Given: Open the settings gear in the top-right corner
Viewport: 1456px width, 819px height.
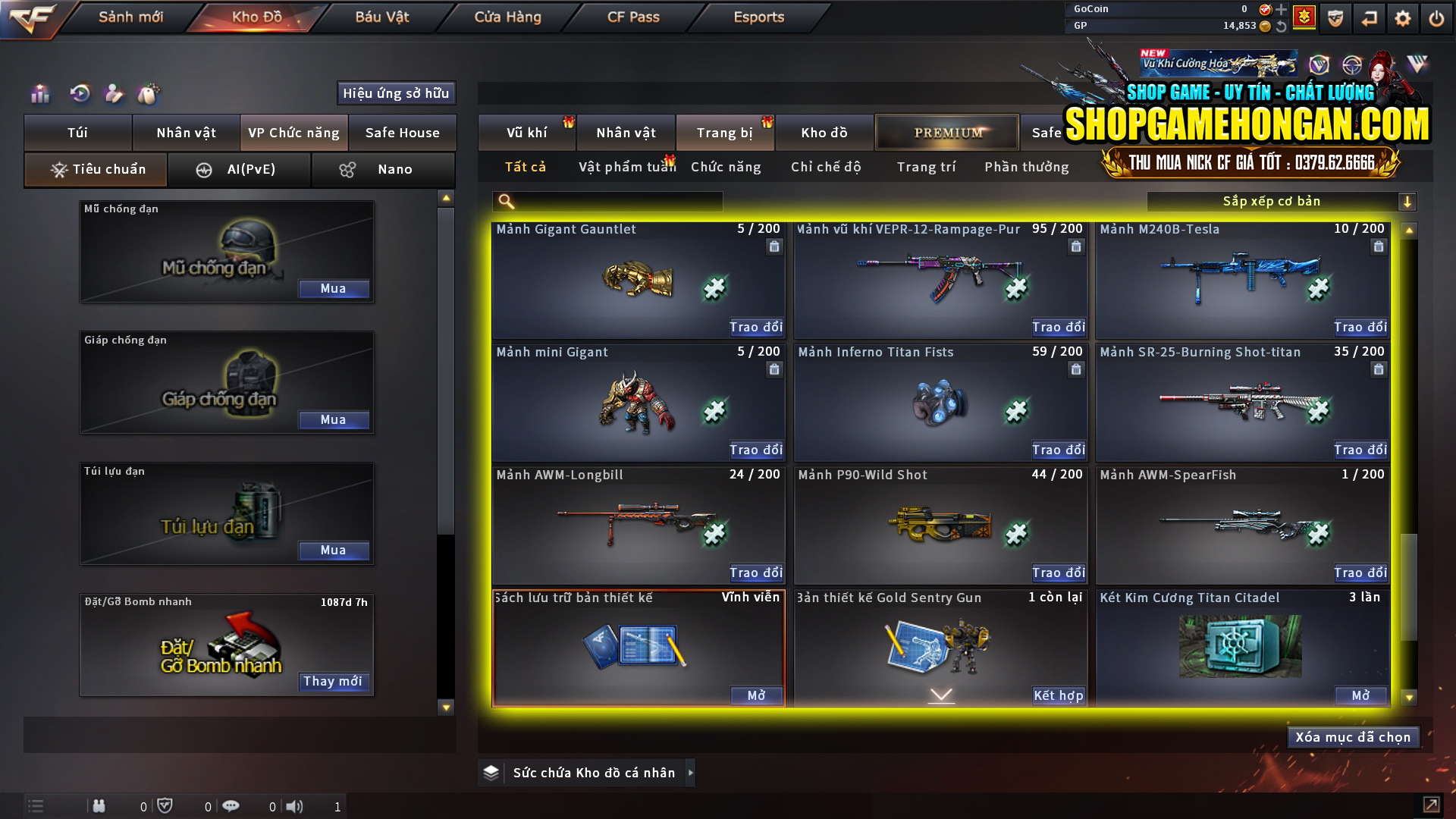Looking at the screenshot, I should (x=1404, y=18).
